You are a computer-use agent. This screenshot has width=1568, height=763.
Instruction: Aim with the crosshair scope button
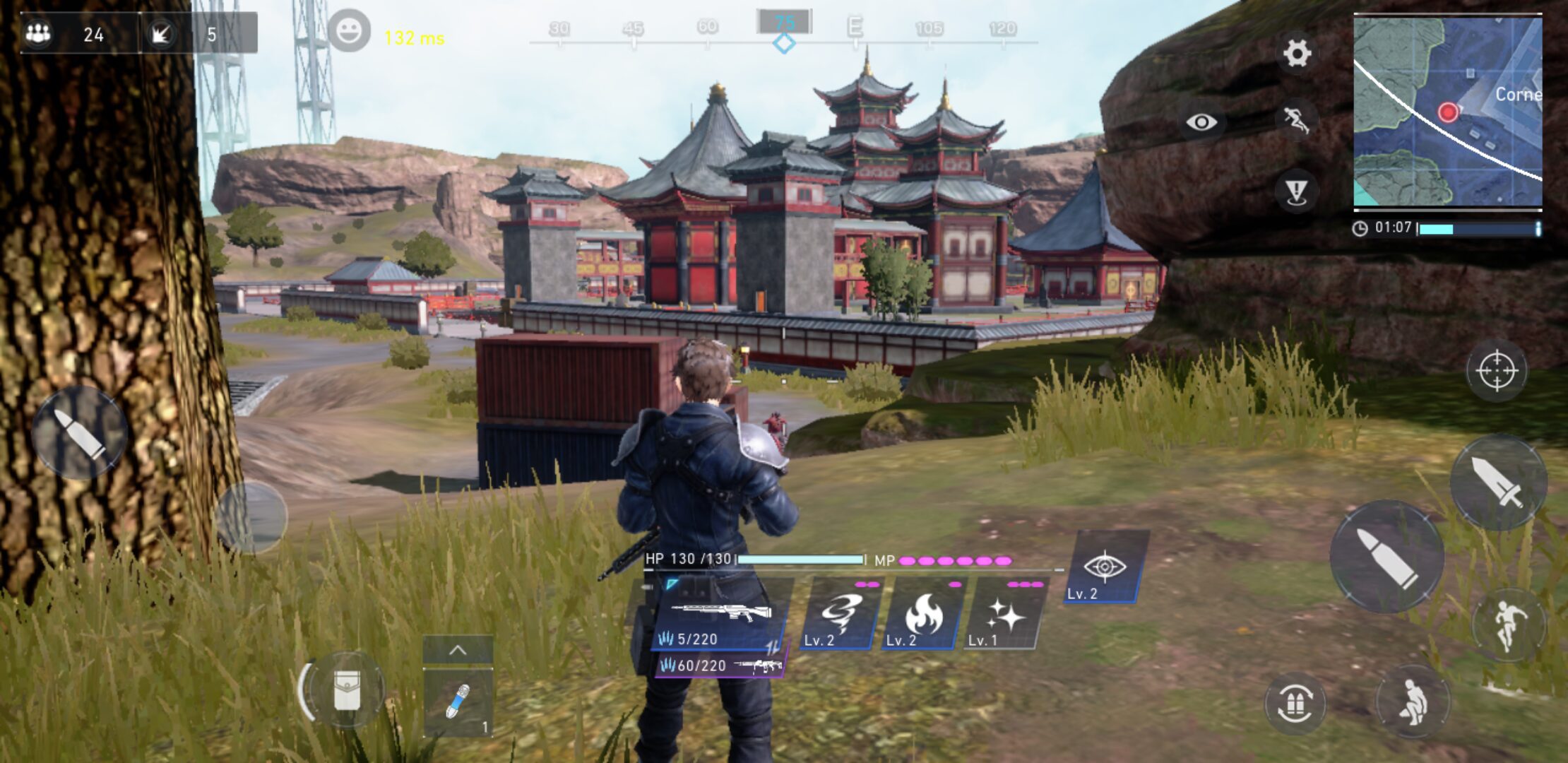1496,370
